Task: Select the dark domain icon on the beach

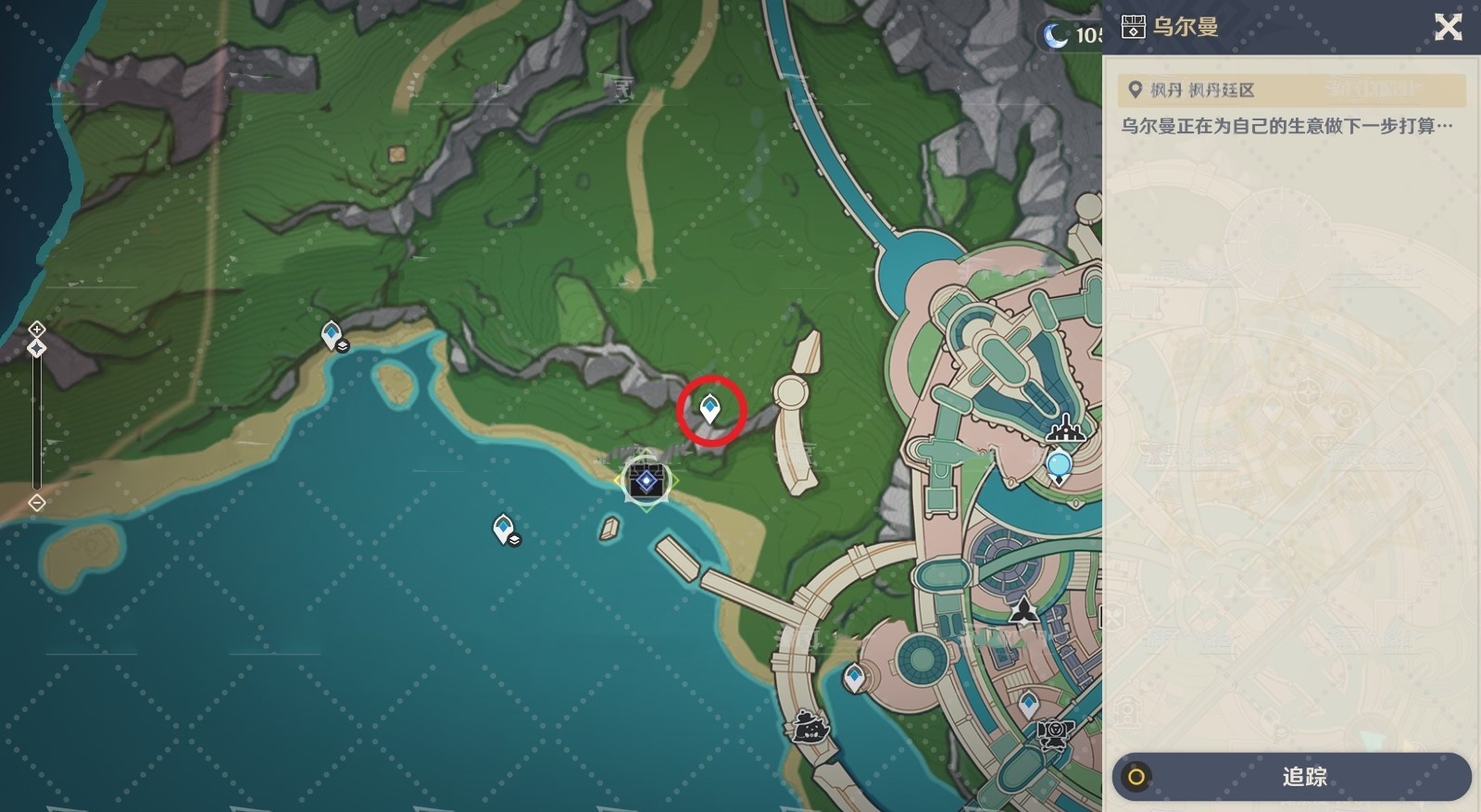Action: tap(646, 480)
